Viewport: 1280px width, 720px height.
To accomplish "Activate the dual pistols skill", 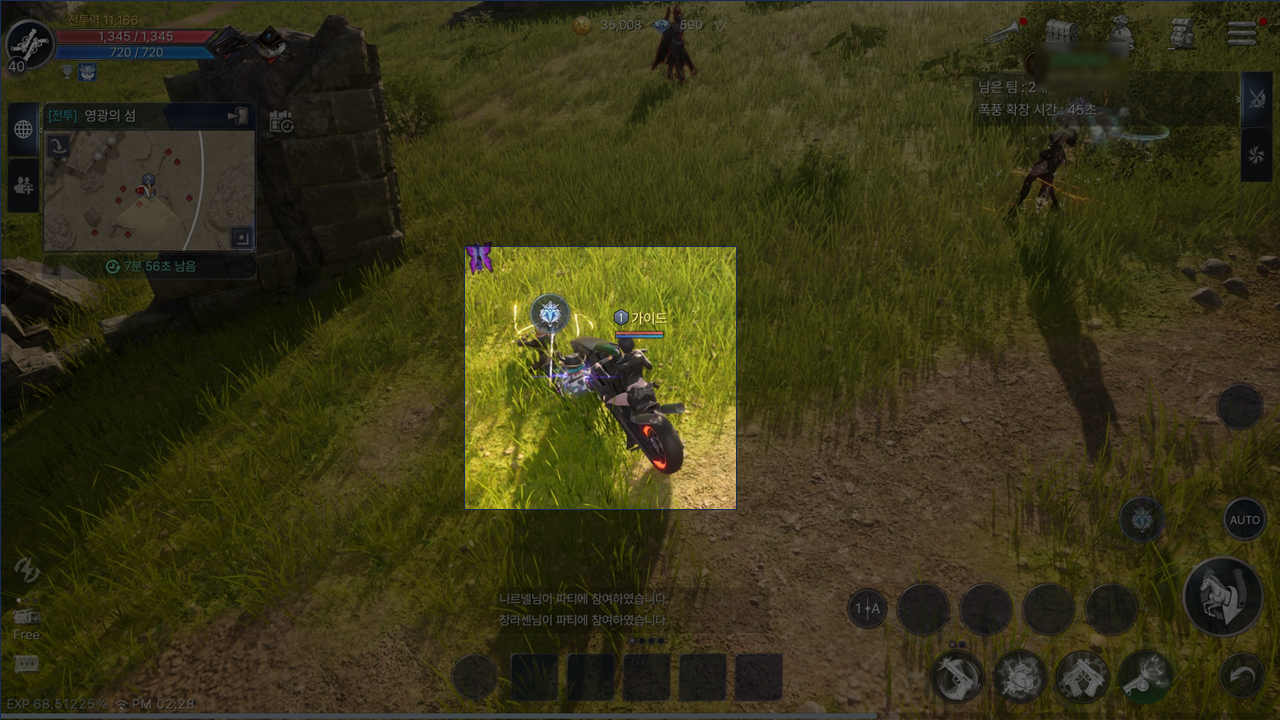I will [1082, 677].
